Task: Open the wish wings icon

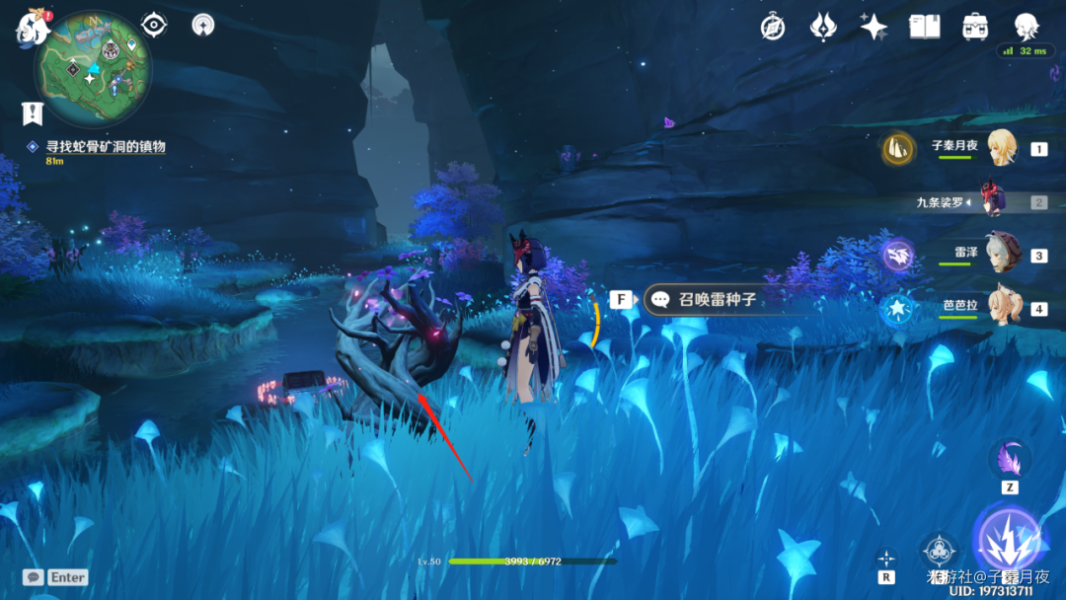Action: (822, 27)
